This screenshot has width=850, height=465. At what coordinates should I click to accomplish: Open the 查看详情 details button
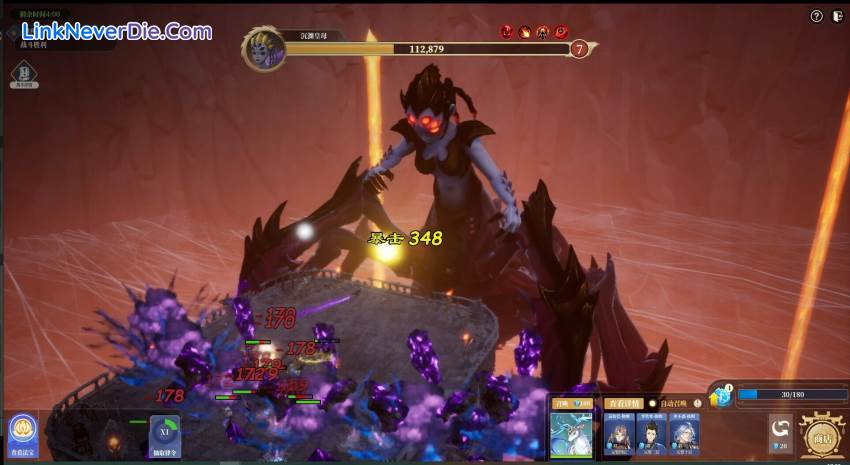(621, 403)
